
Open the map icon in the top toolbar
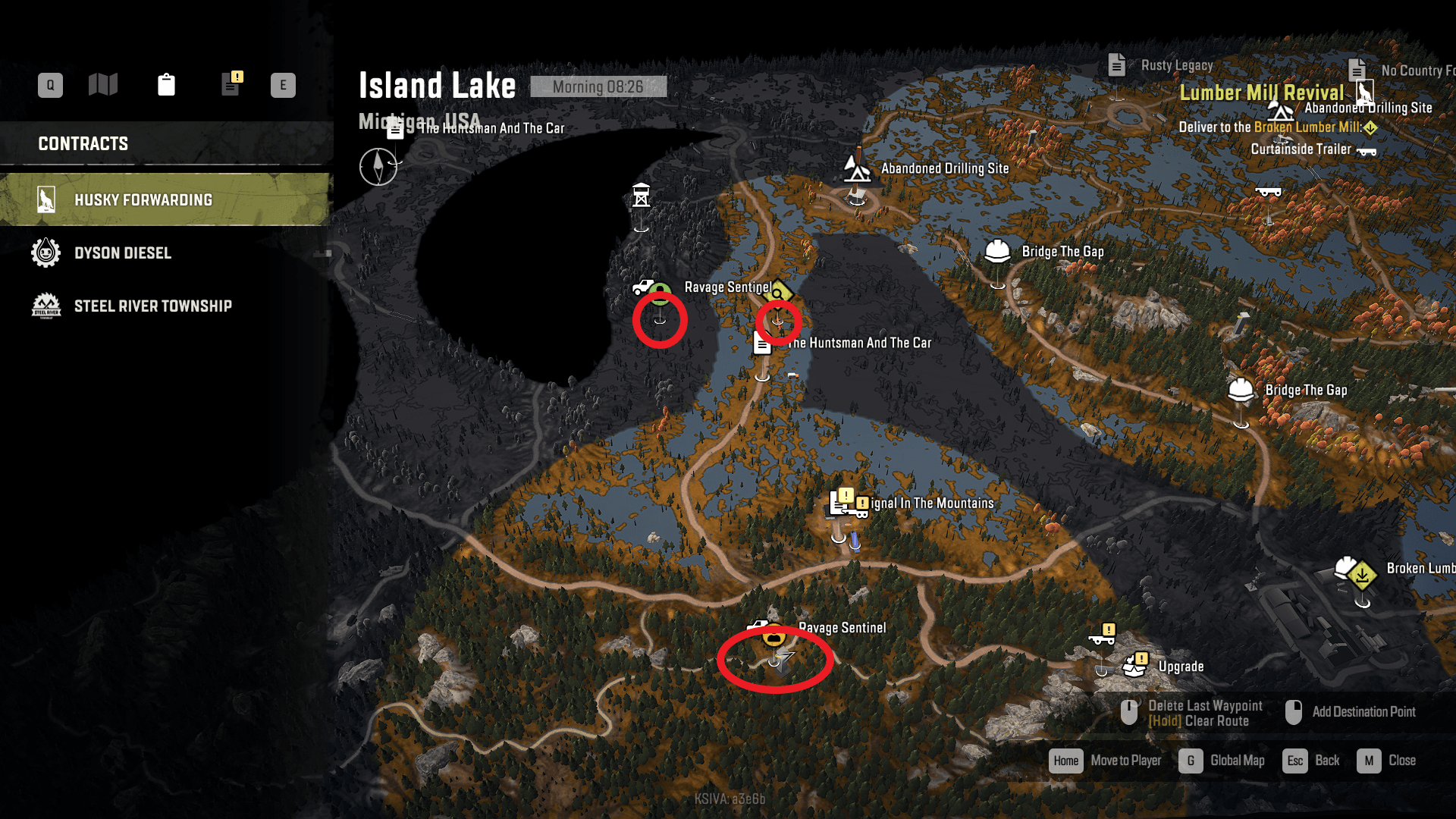(x=103, y=85)
